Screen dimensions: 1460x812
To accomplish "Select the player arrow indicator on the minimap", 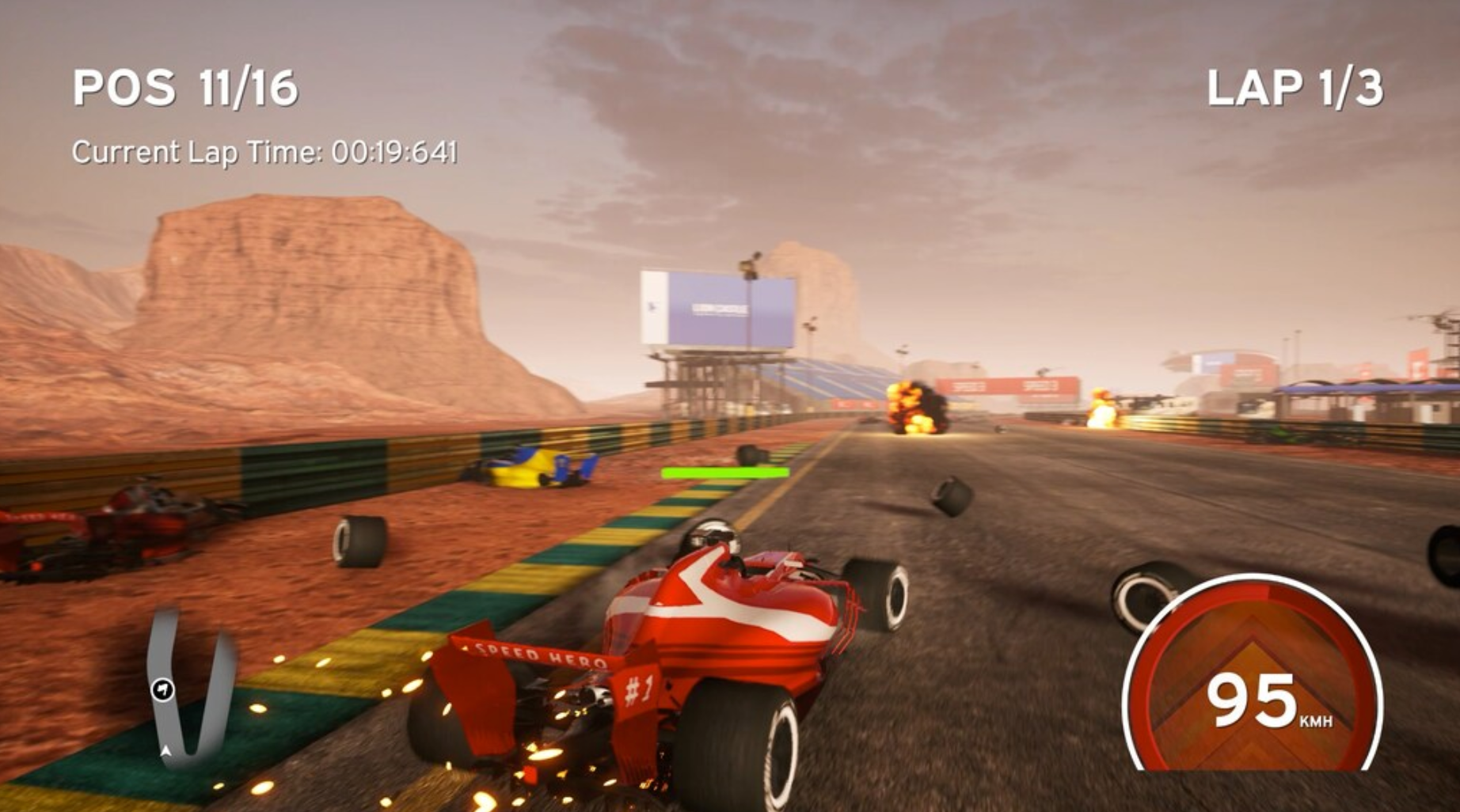I will 165,752.
